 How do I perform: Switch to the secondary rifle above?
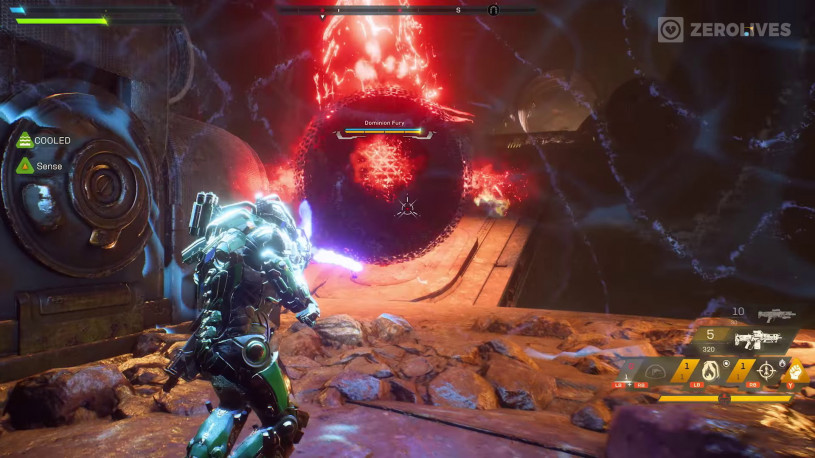point(775,314)
